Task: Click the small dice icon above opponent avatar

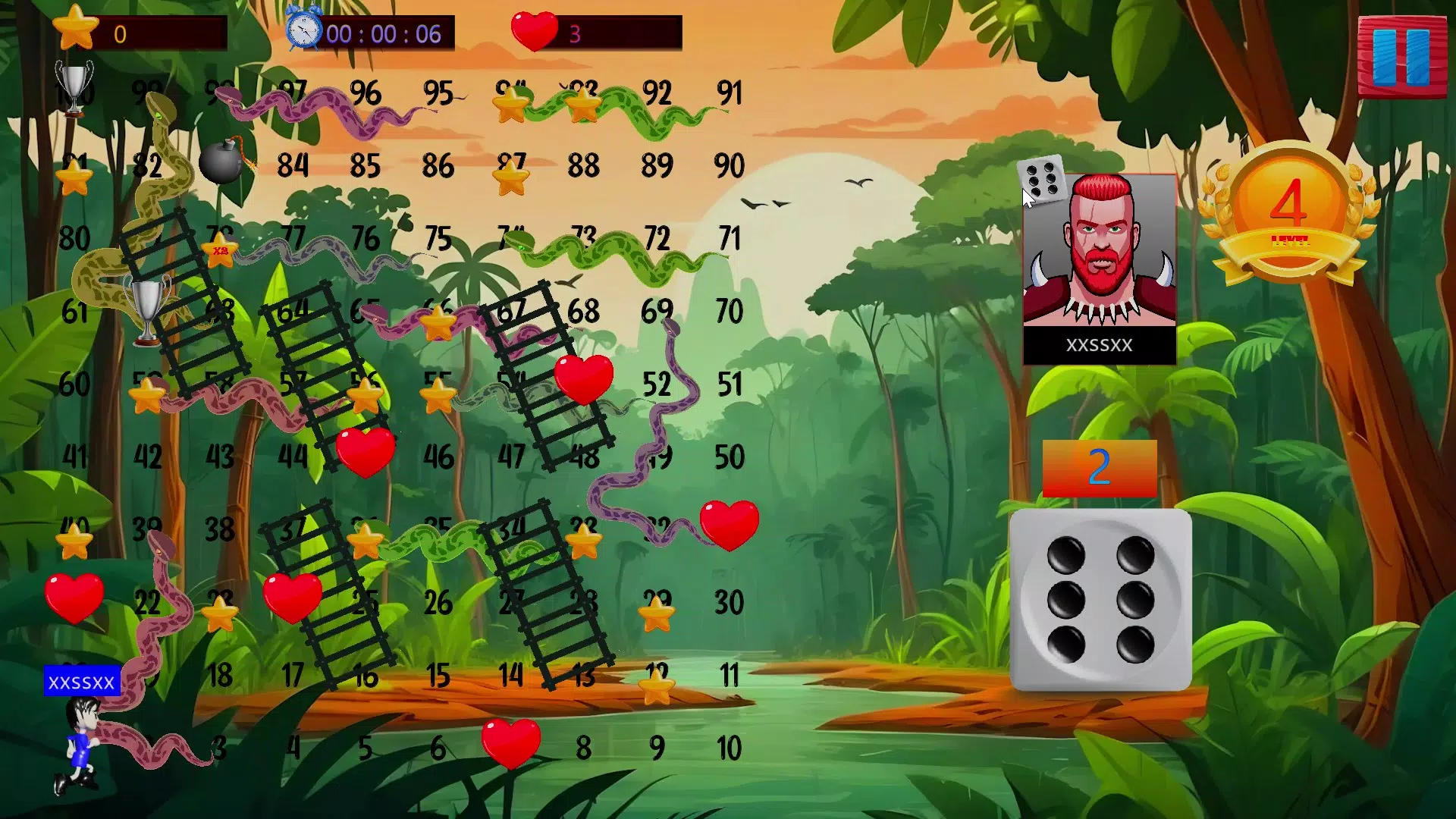Action: [x=1043, y=180]
